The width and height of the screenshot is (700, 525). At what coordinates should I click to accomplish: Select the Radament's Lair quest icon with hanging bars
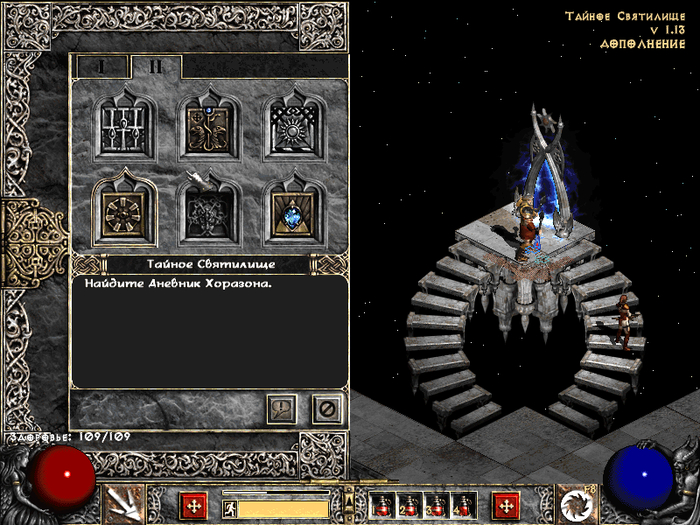(x=125, y=126)
